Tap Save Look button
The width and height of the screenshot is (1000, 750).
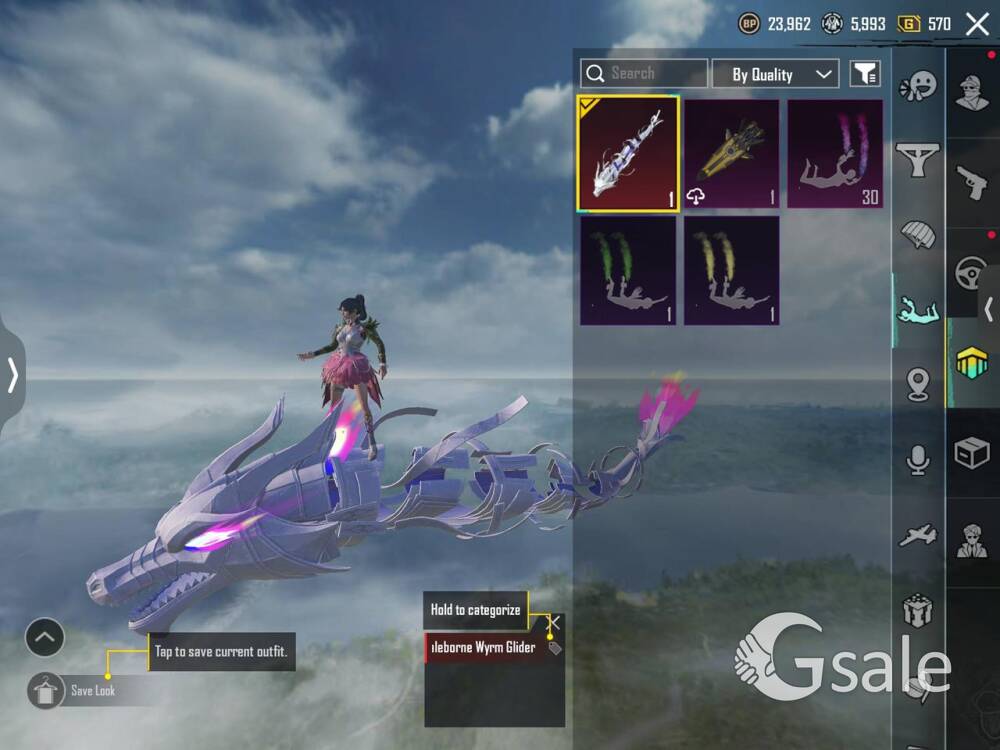74,690
